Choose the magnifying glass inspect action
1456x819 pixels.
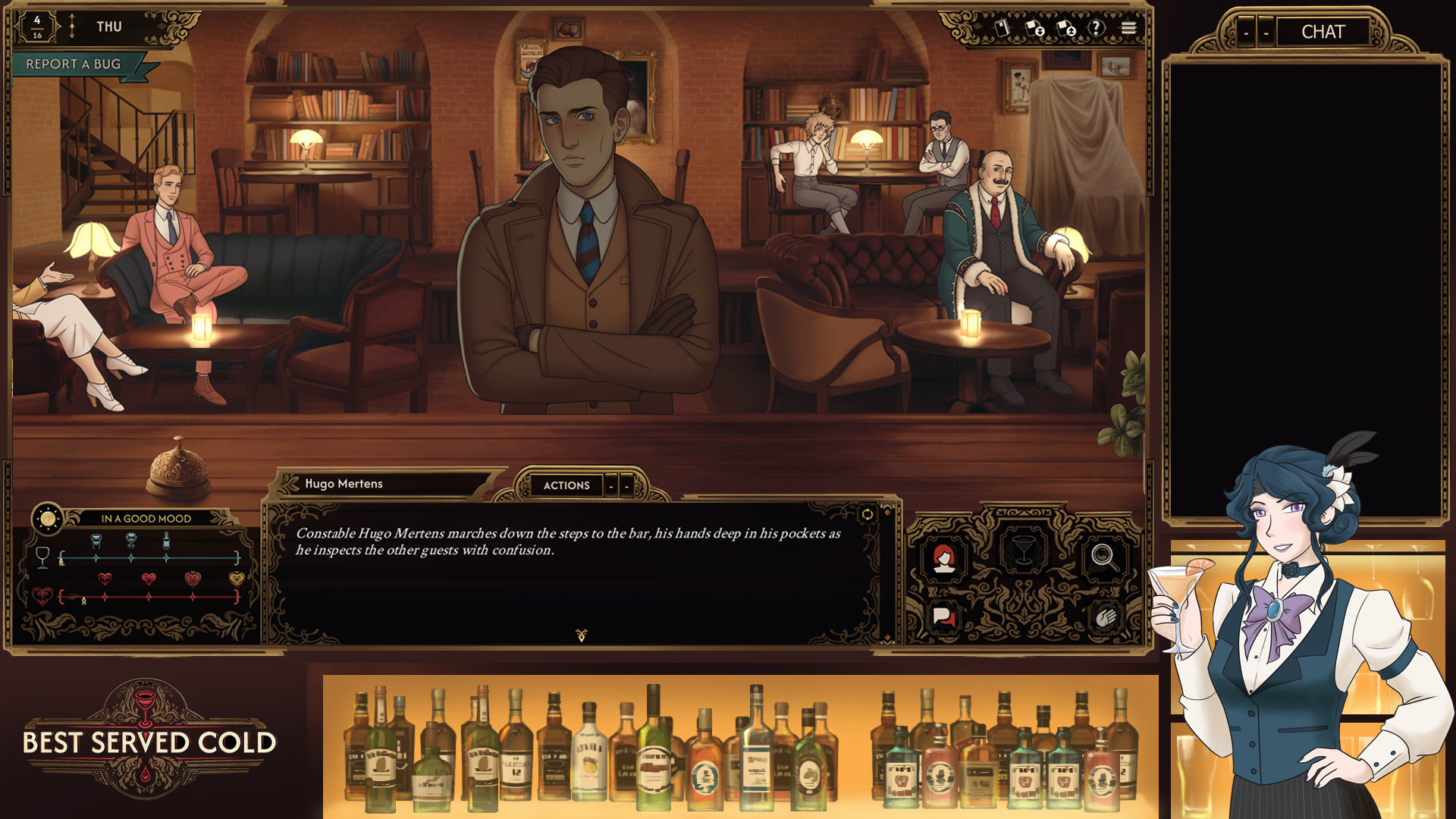tap(1104, 557)
